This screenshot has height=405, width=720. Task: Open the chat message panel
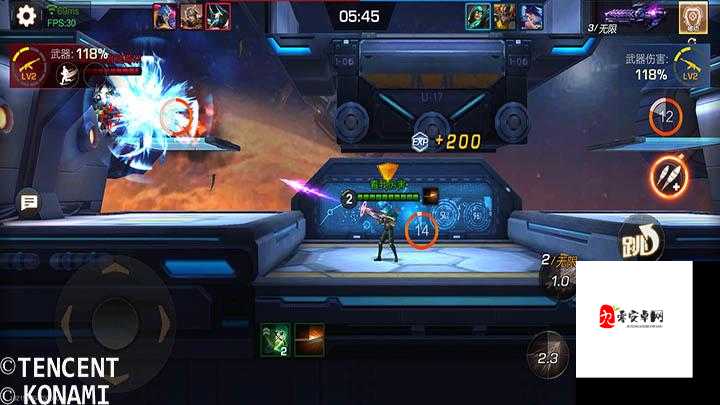pyautogui.click(x=29, y=203)
